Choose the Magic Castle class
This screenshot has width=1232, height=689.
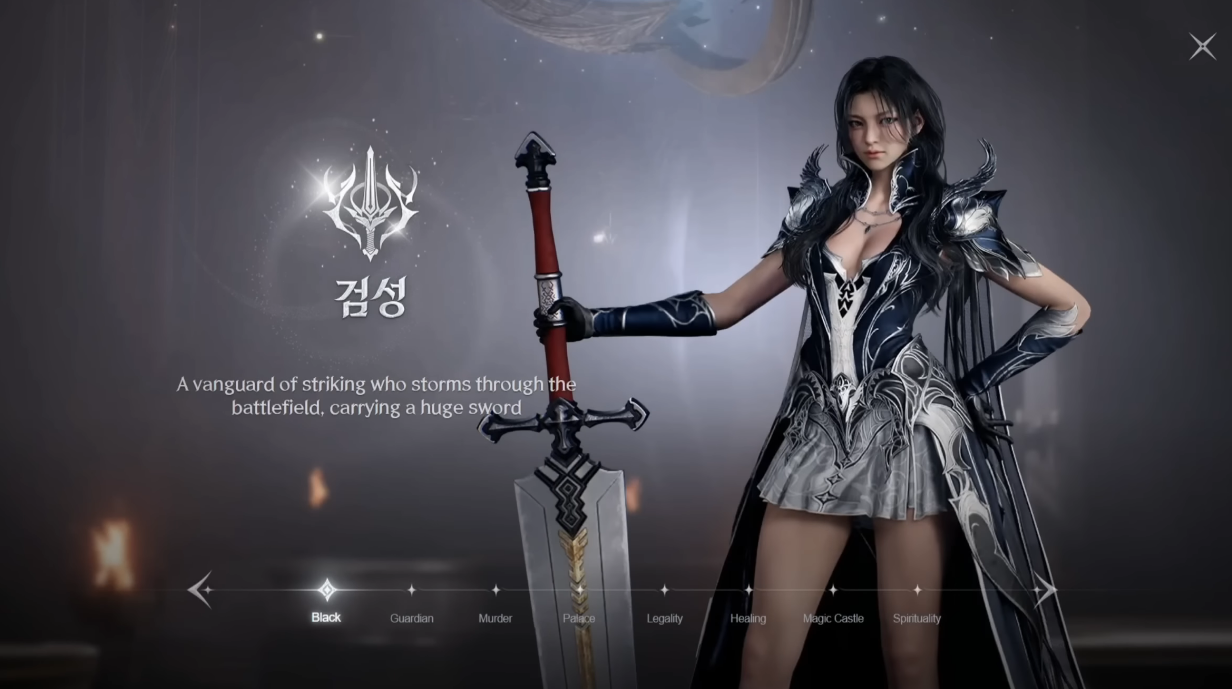pyautogui.click(x=833, y=604)
